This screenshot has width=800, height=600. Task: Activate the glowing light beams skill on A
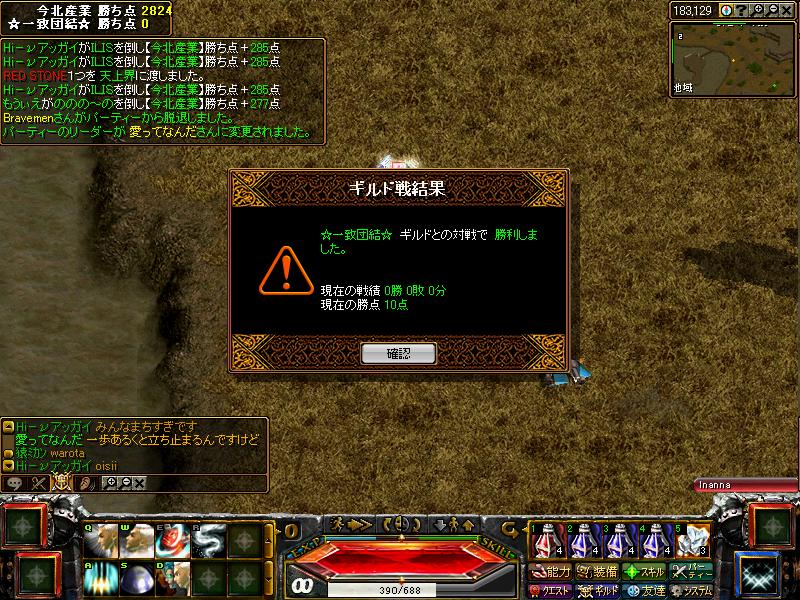click(x=99, y=577)
